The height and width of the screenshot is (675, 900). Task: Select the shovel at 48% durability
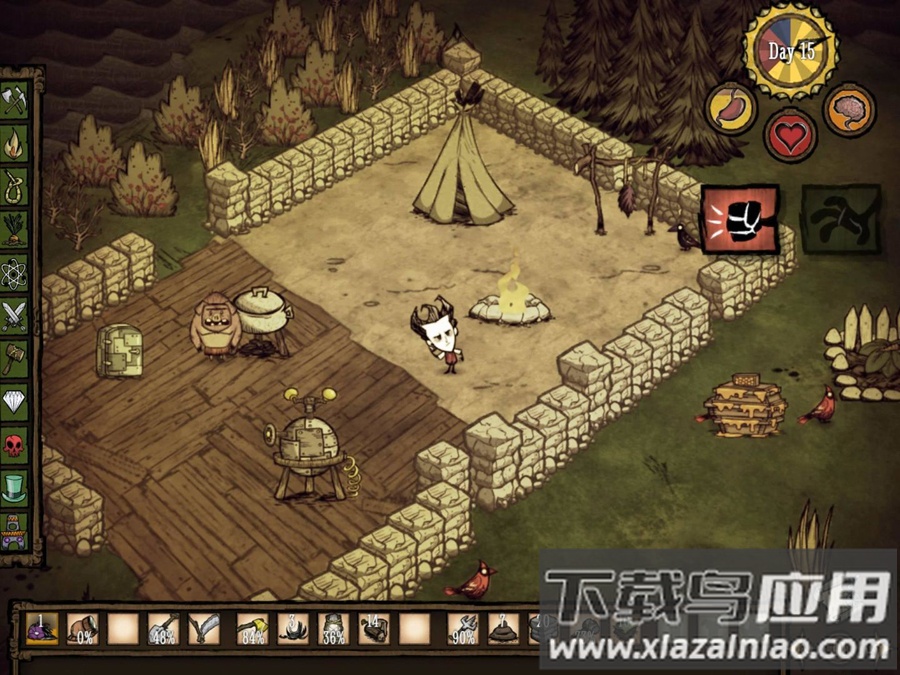click(x=163, y=629)
